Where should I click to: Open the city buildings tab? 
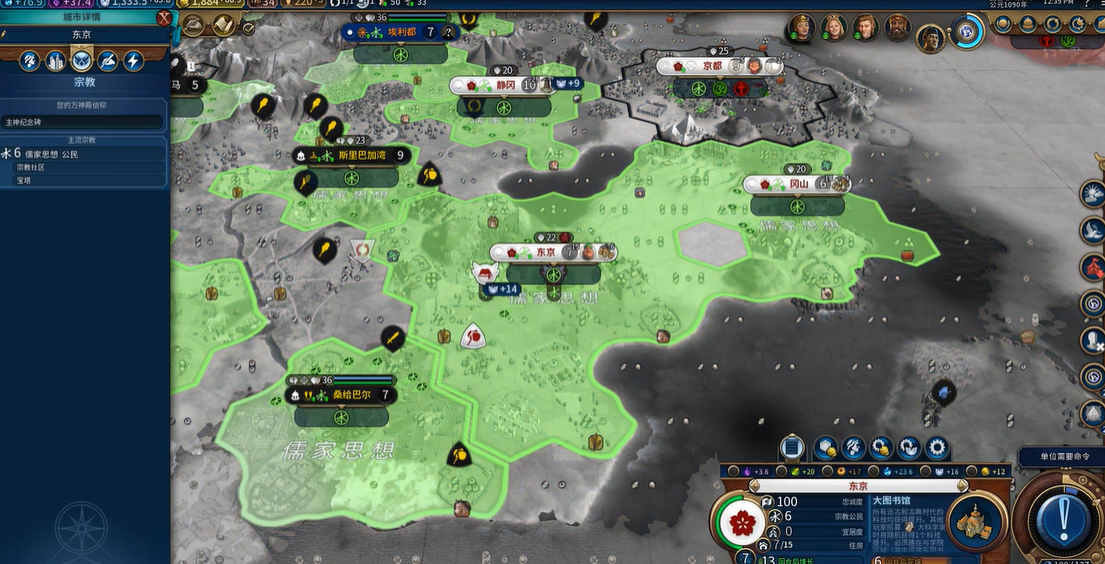pos(56,61)
